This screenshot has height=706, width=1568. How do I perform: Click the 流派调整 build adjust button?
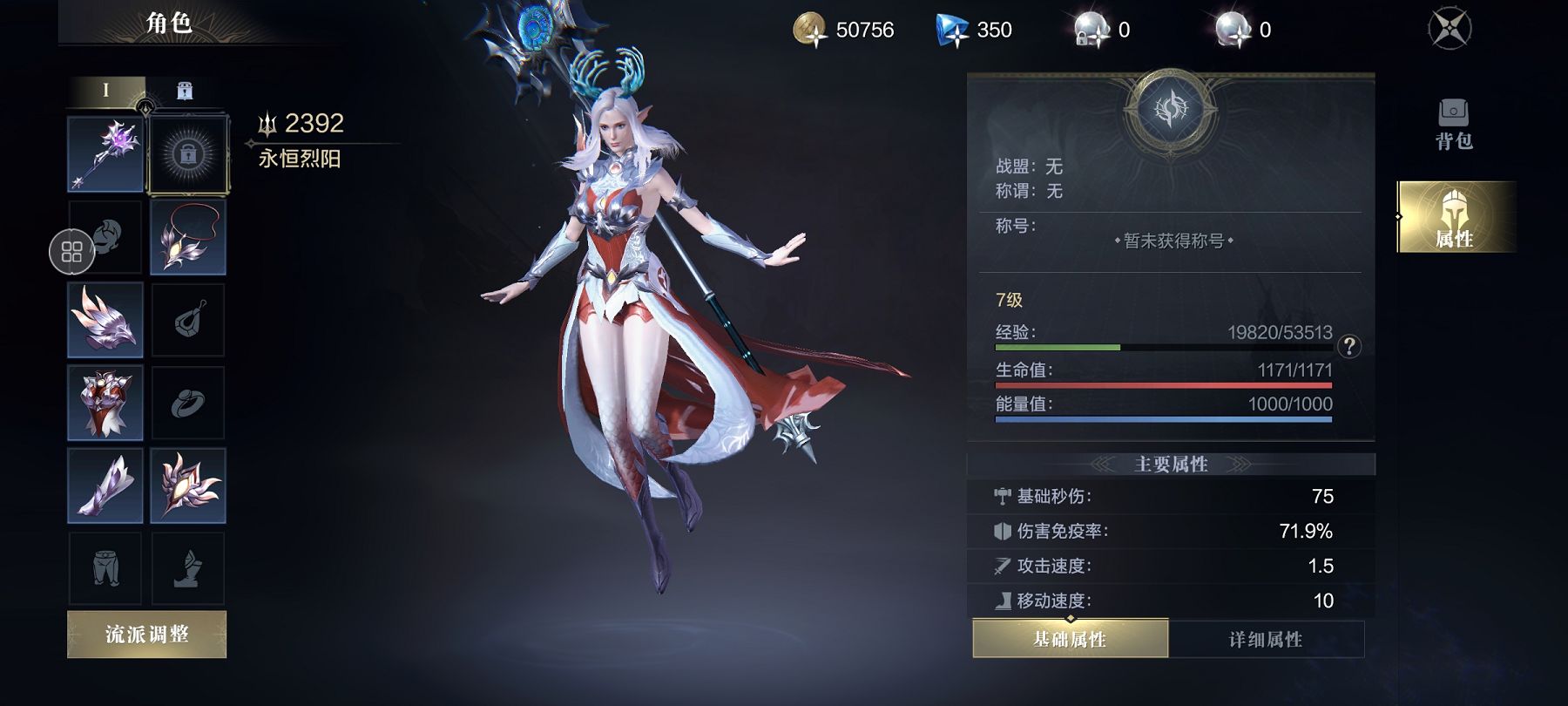coord(146,635)
